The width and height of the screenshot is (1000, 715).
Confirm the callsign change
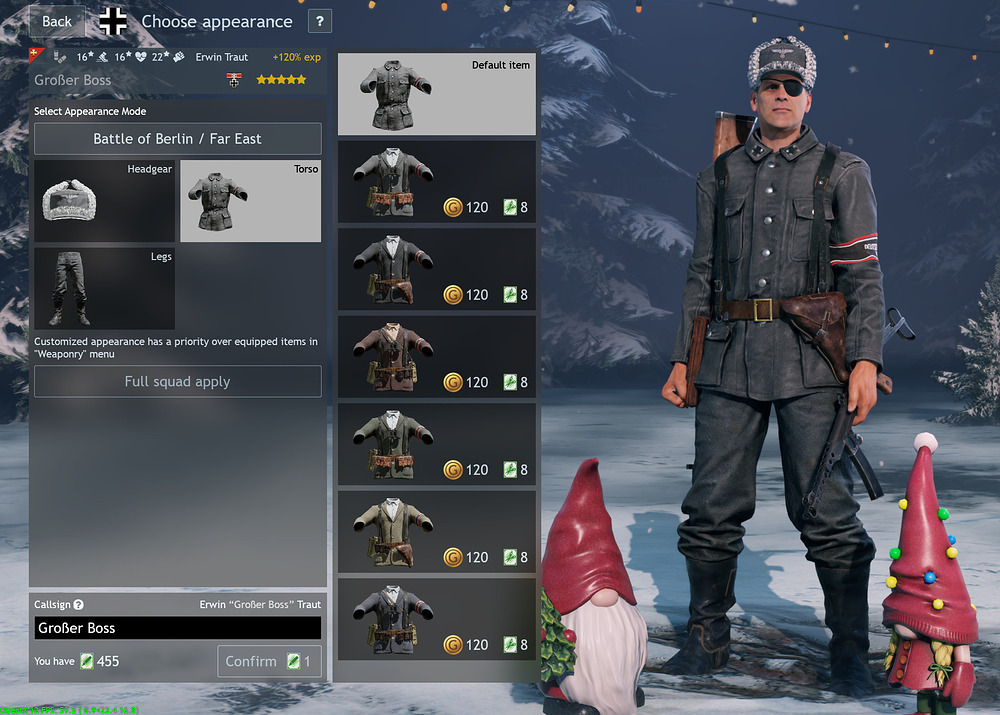[x=269, y=661]
